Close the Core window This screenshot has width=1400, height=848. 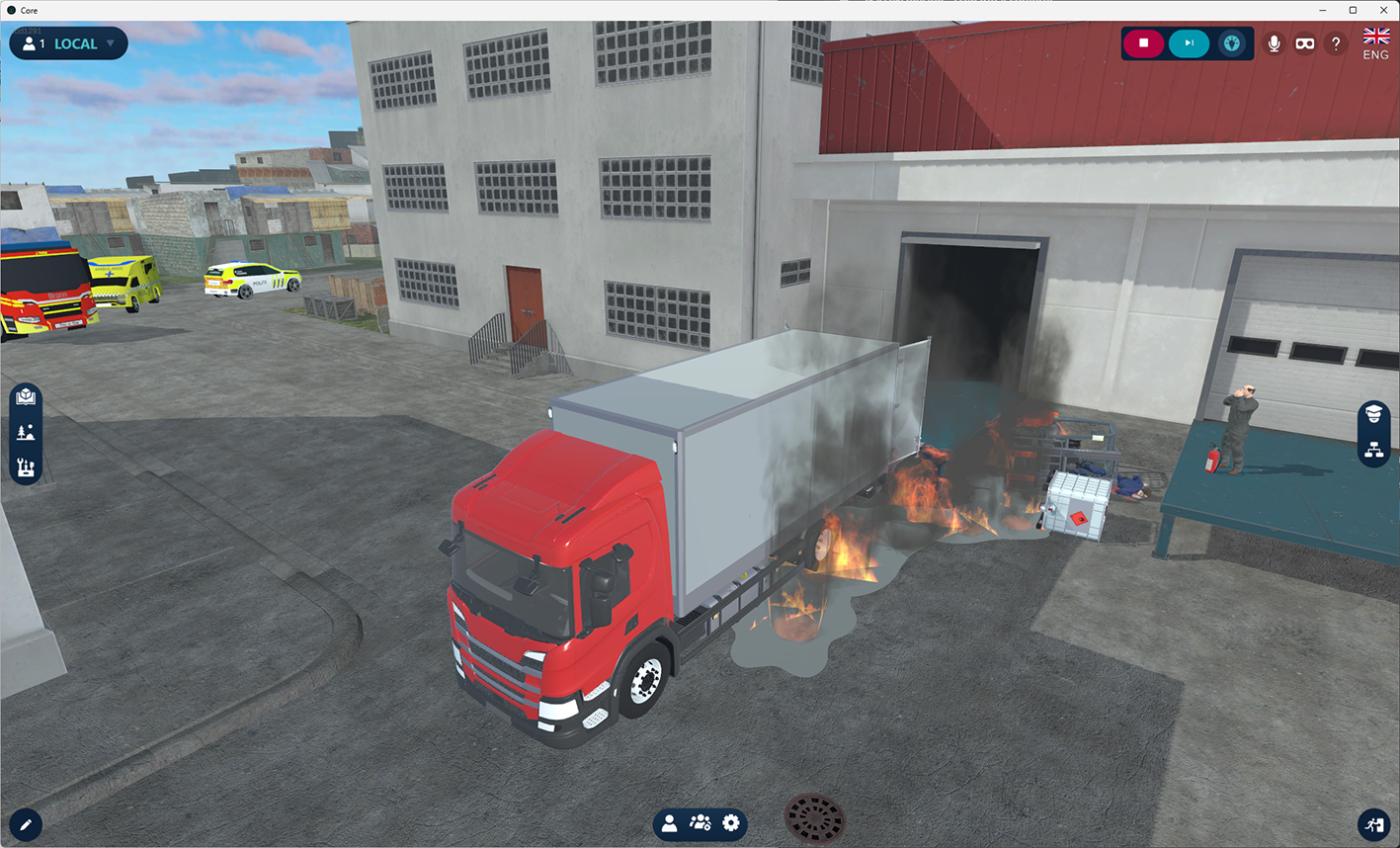[x=1383, y=10]
